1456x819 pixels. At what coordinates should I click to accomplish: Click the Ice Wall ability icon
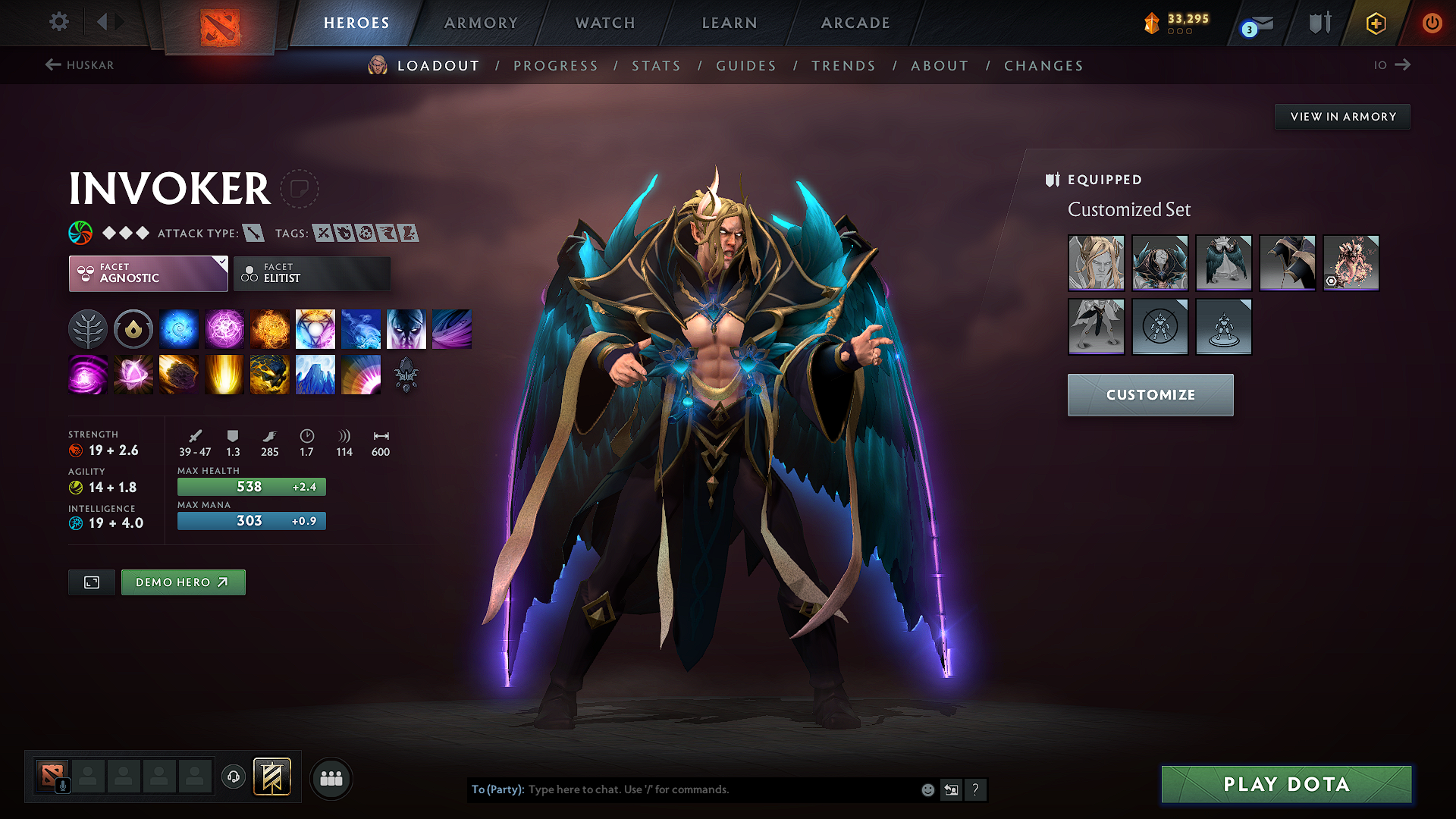315,374
